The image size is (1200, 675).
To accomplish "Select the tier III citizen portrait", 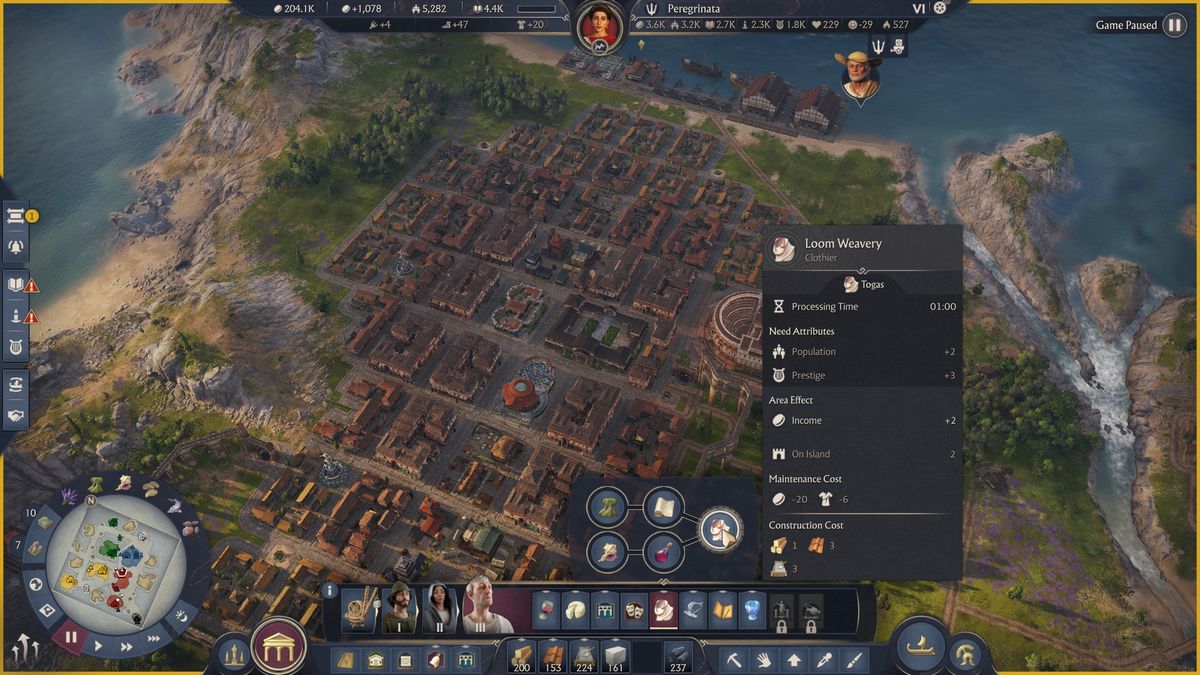I will 481,609.
